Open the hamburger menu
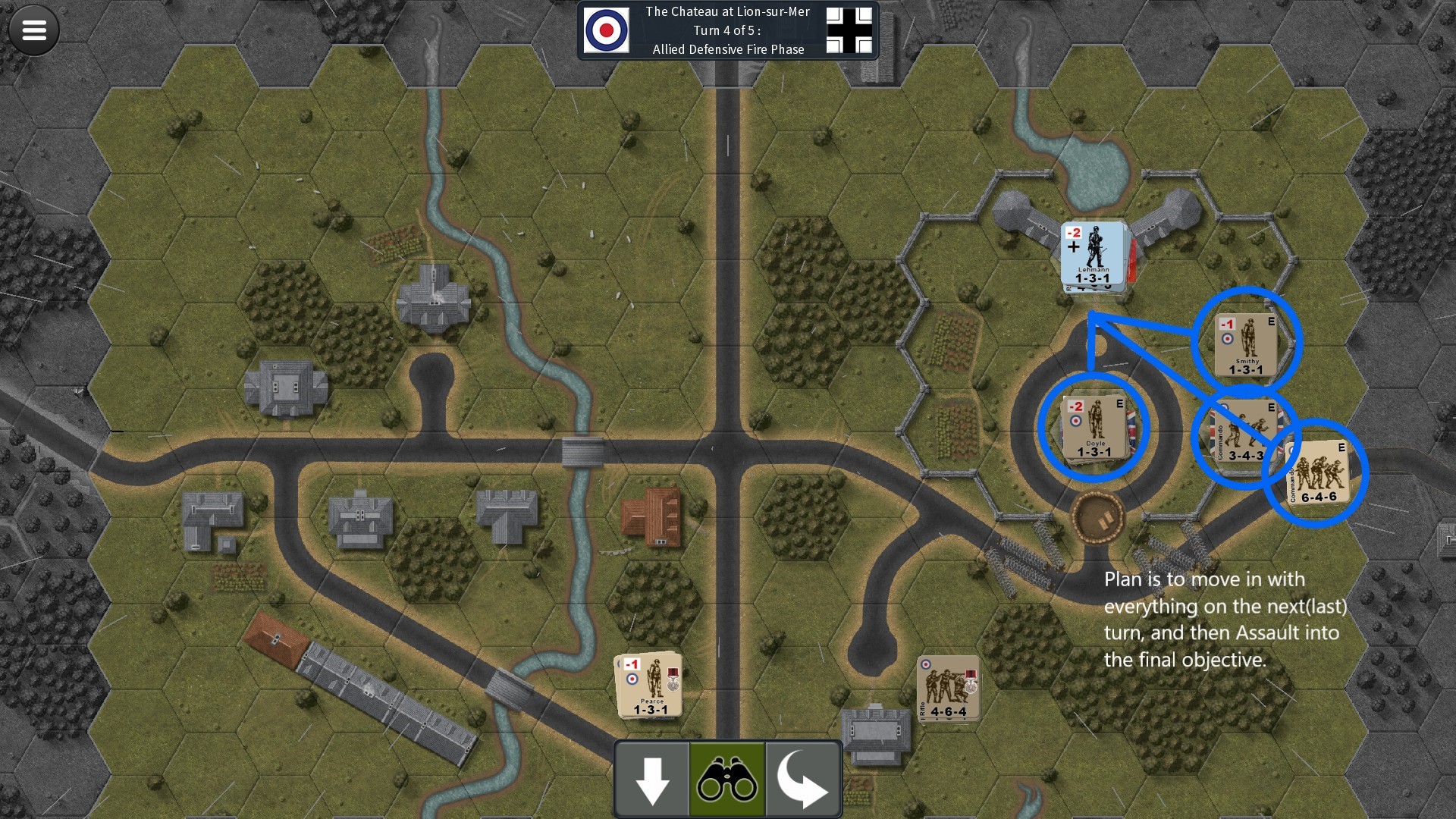This screenshot has height=819, width=1456. [33, 30]
